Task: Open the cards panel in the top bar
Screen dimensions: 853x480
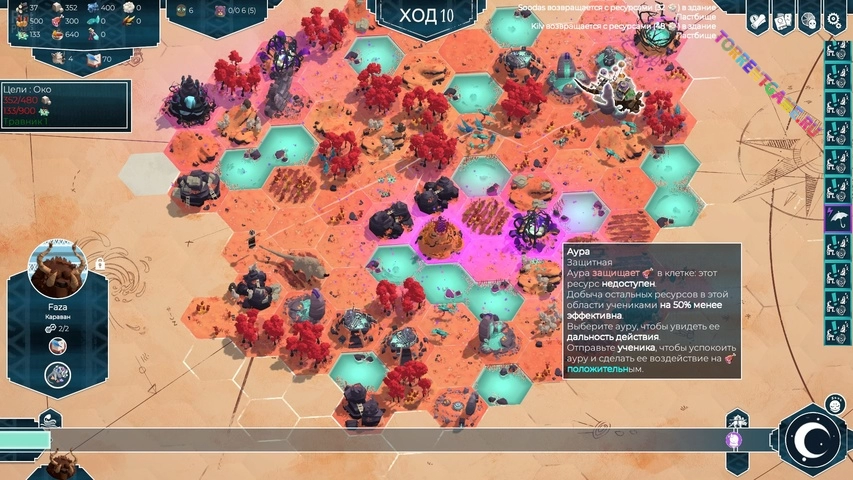Action: (x=785, y=19)
